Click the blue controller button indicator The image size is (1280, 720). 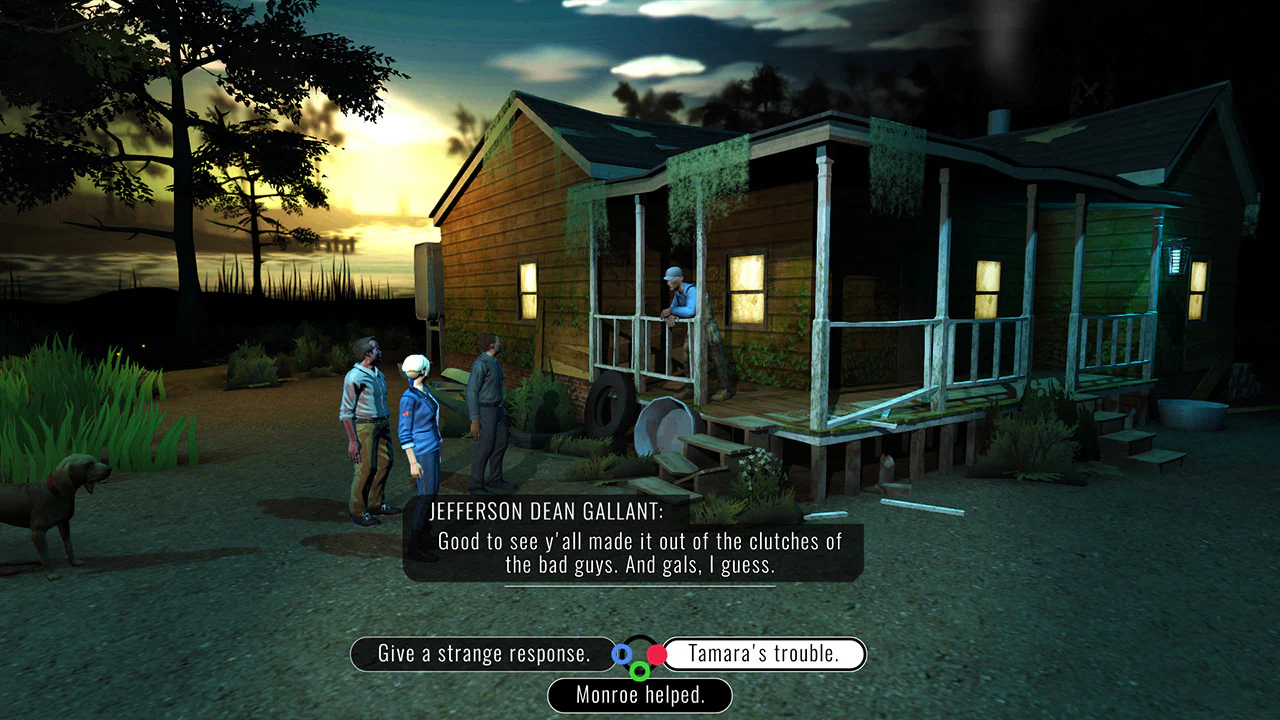tap(622, 654)
